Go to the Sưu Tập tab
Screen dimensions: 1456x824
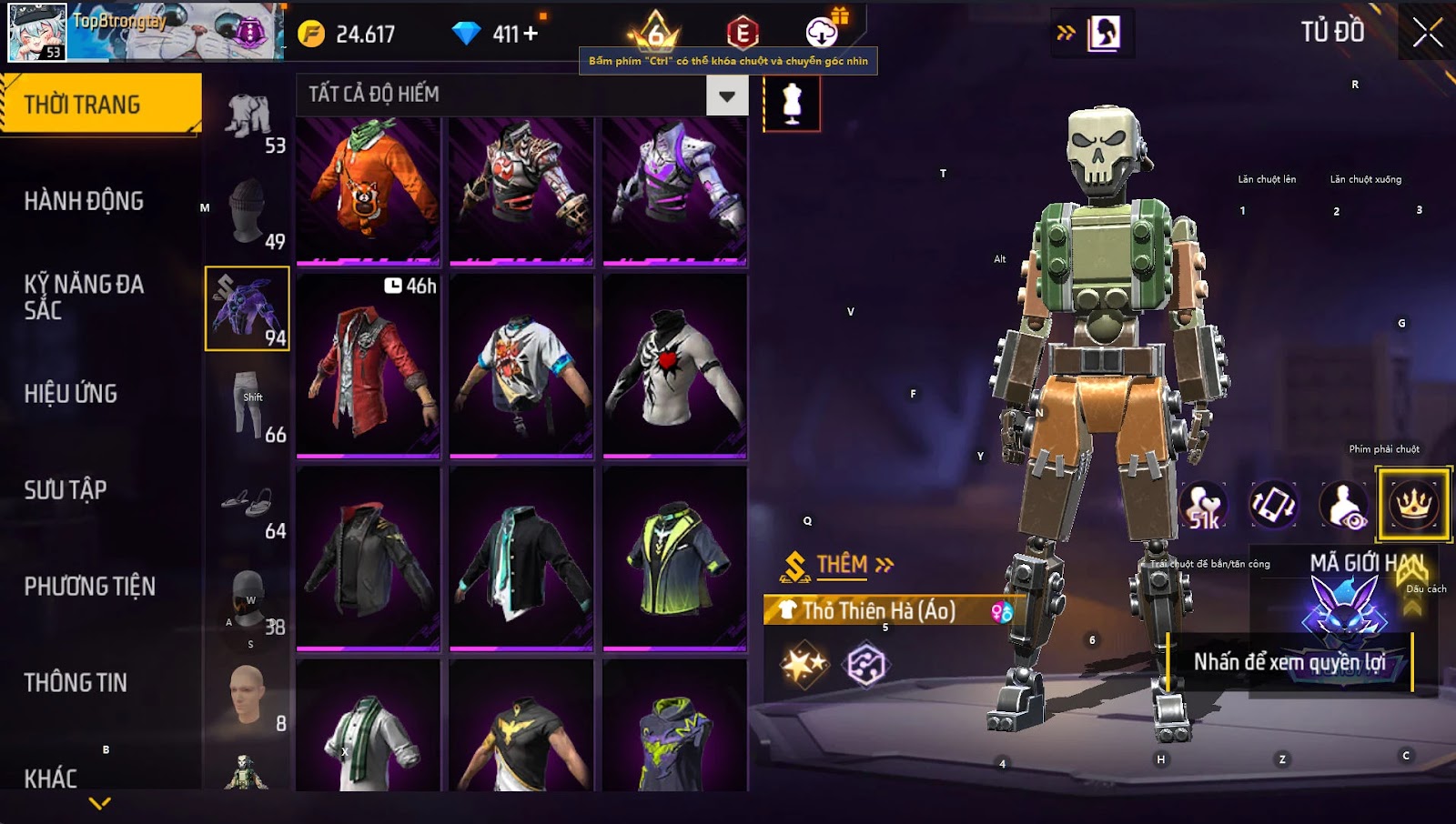66,490
